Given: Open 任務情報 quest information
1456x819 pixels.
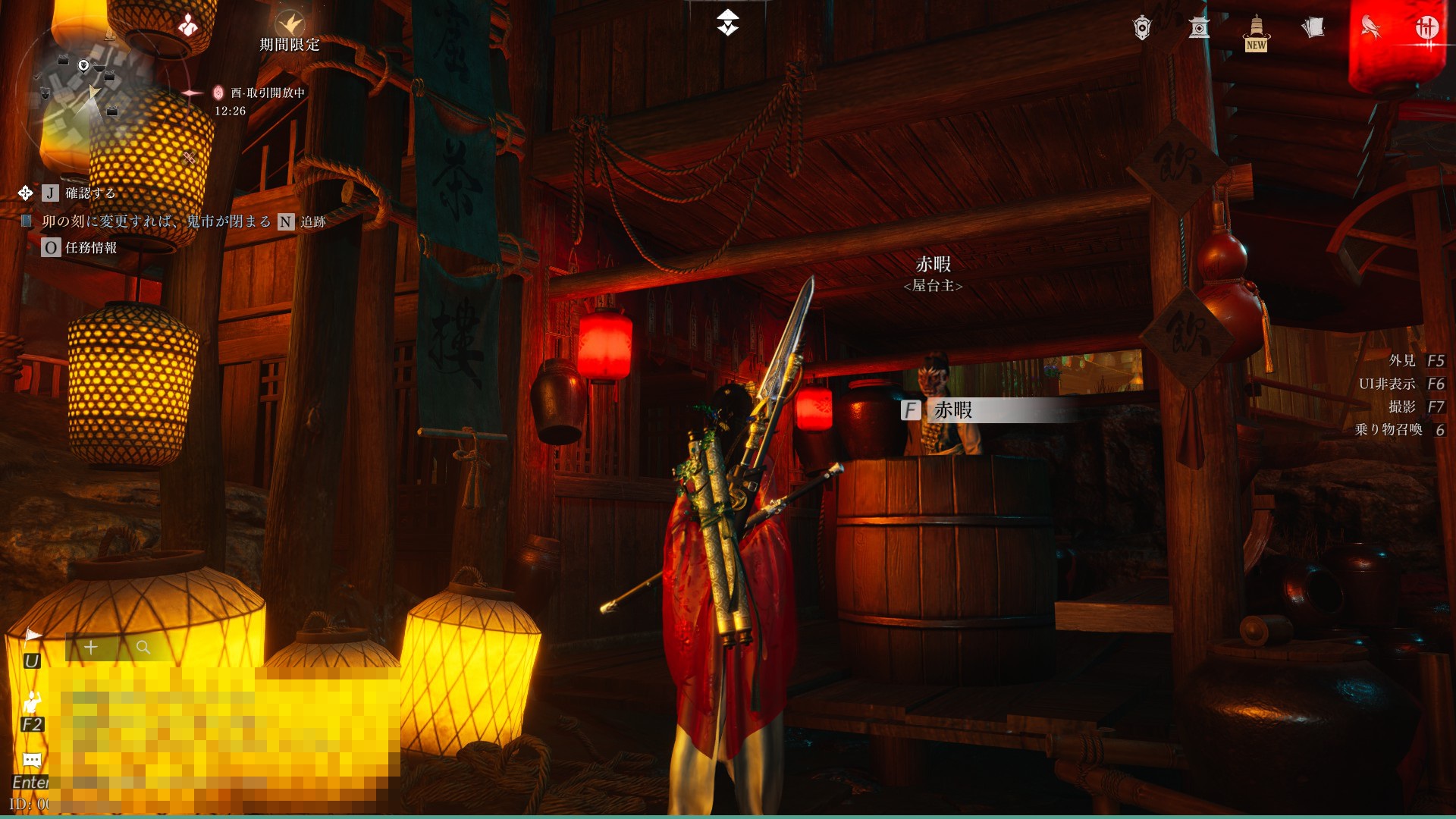Looking at the screenshot, I should (90, 248).
